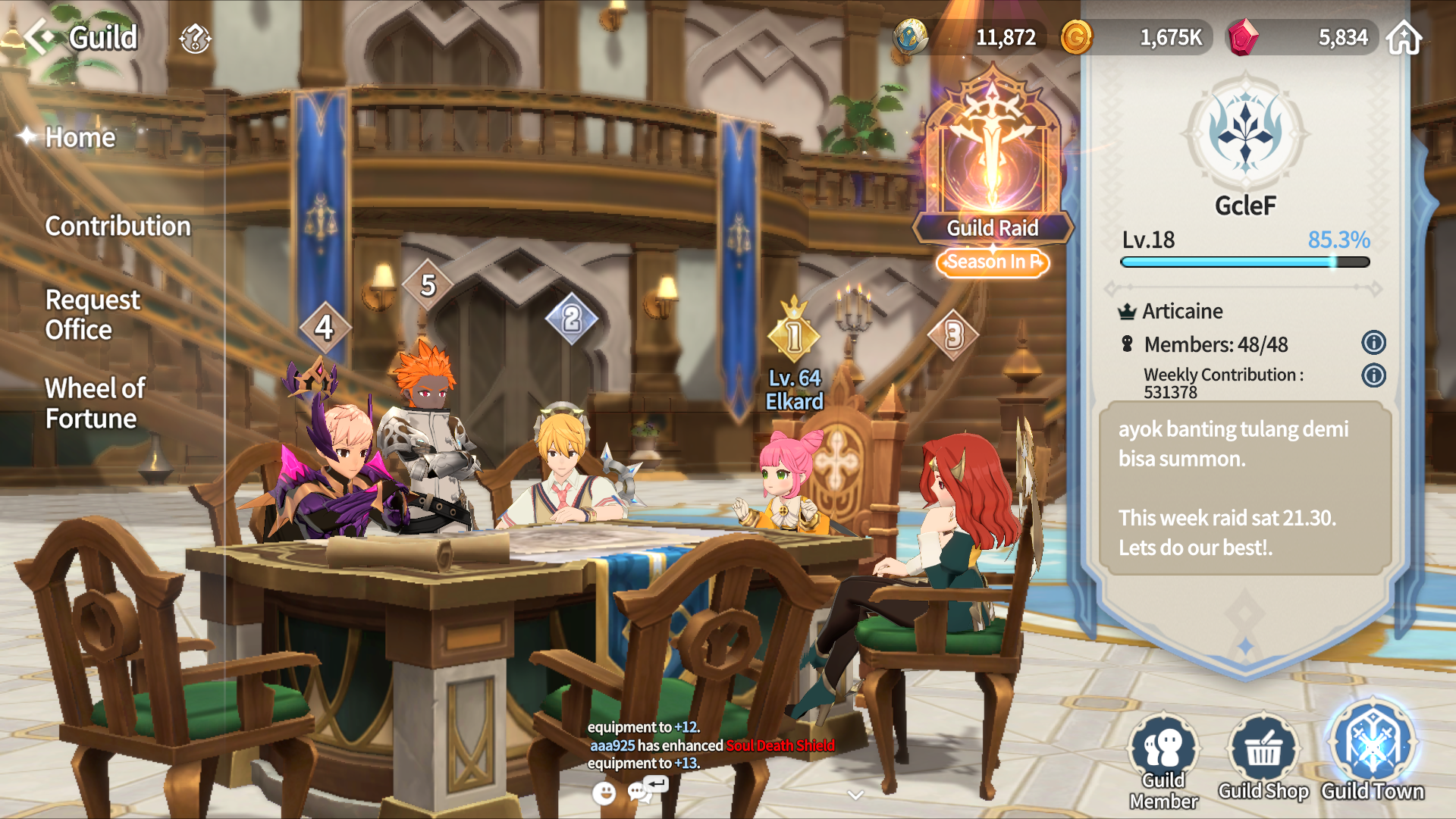Screen dimensions: 1456x819
Task: Open the Request Office menu
Action: point(92,315)
